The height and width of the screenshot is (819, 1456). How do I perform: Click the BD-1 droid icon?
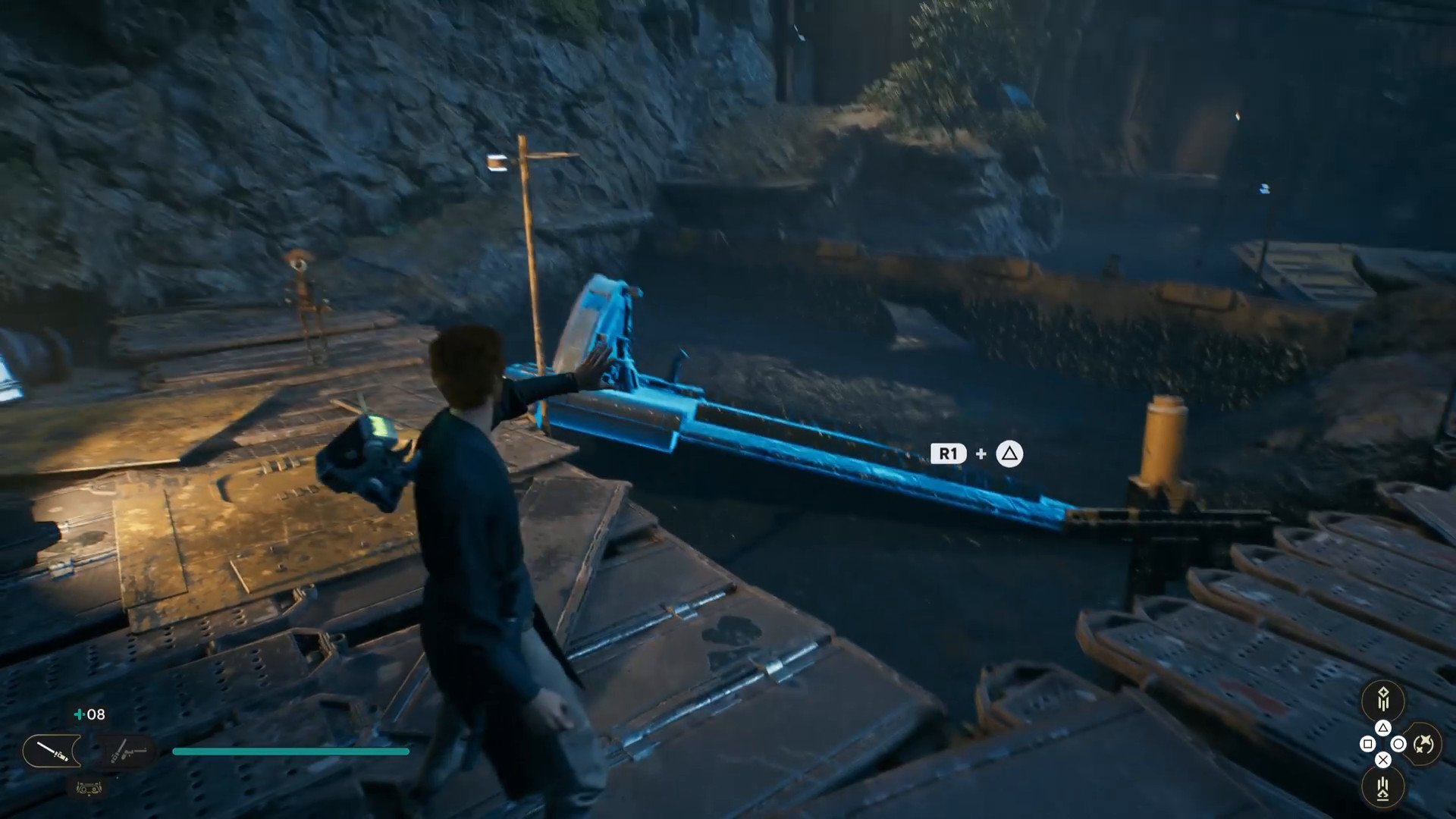pyautogui.click(x=89, y=789)
